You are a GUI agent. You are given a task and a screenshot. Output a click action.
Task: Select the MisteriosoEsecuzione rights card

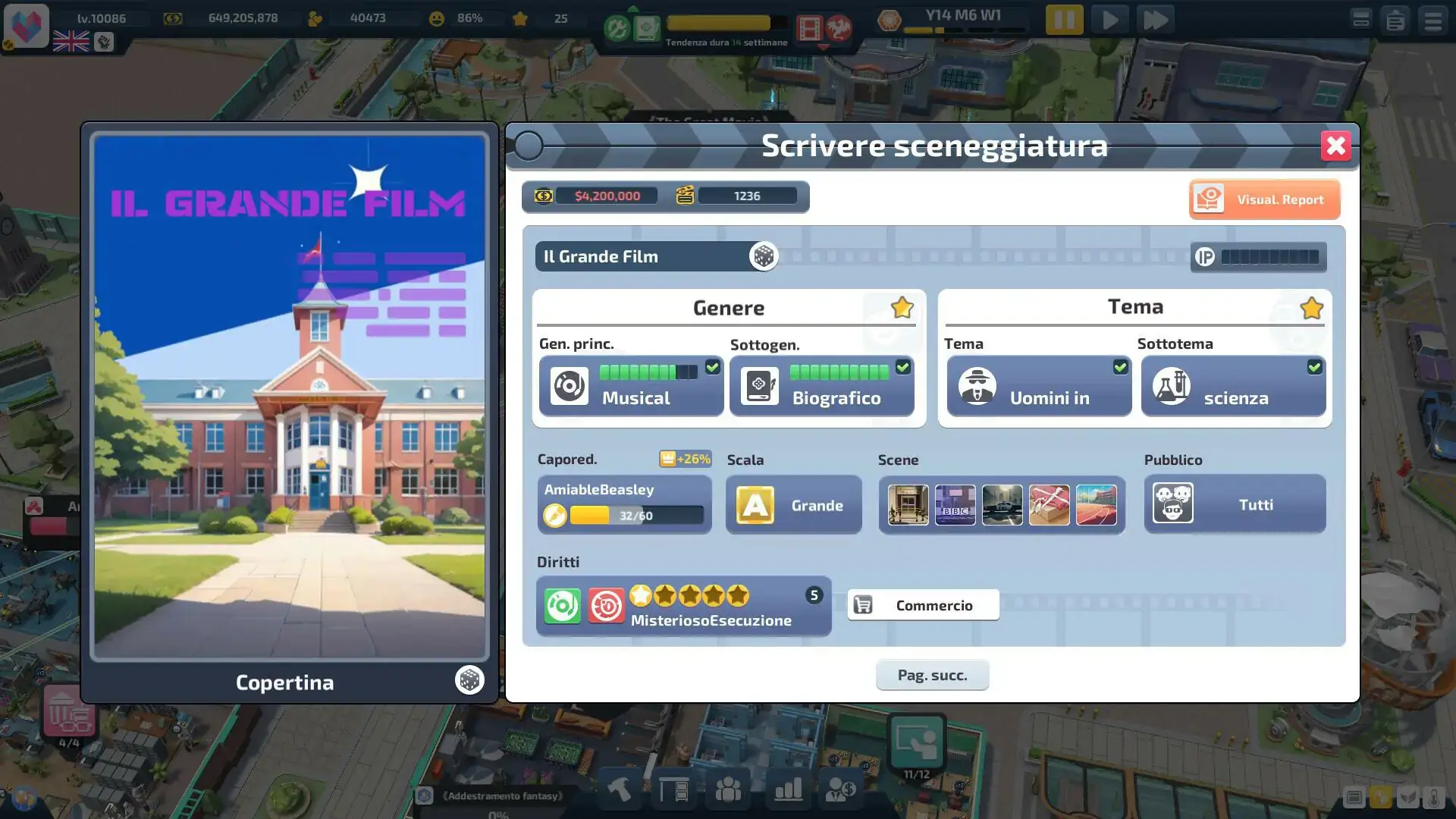[x=683, y=606]
